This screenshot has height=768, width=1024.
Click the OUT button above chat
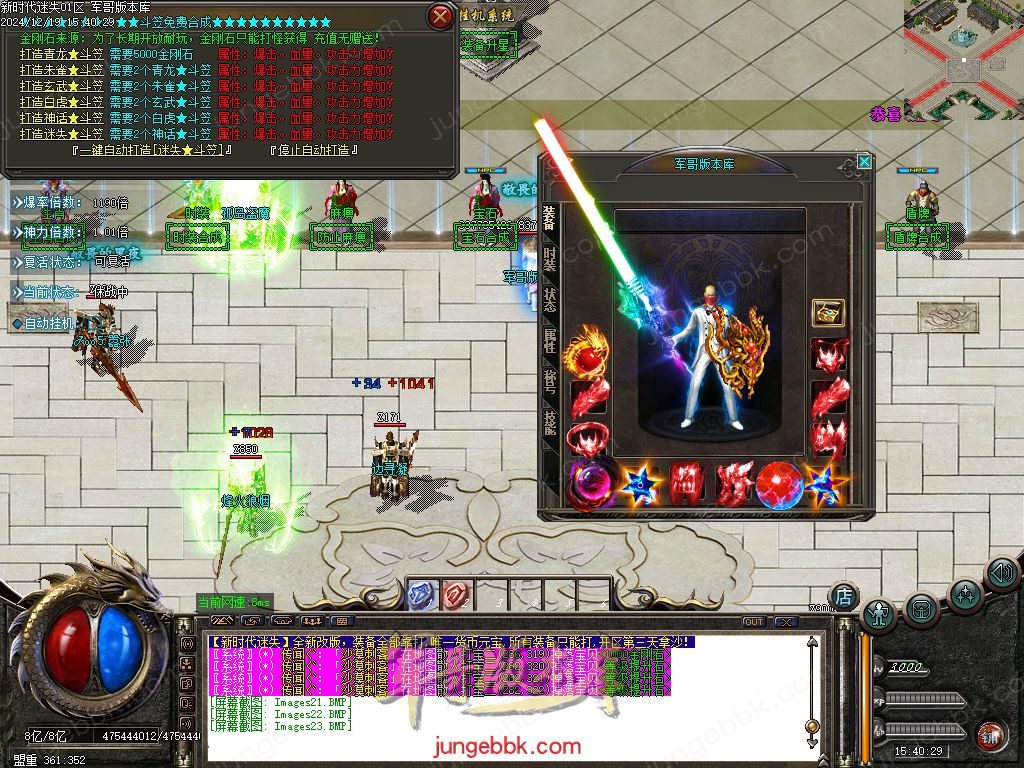point(753,622)
